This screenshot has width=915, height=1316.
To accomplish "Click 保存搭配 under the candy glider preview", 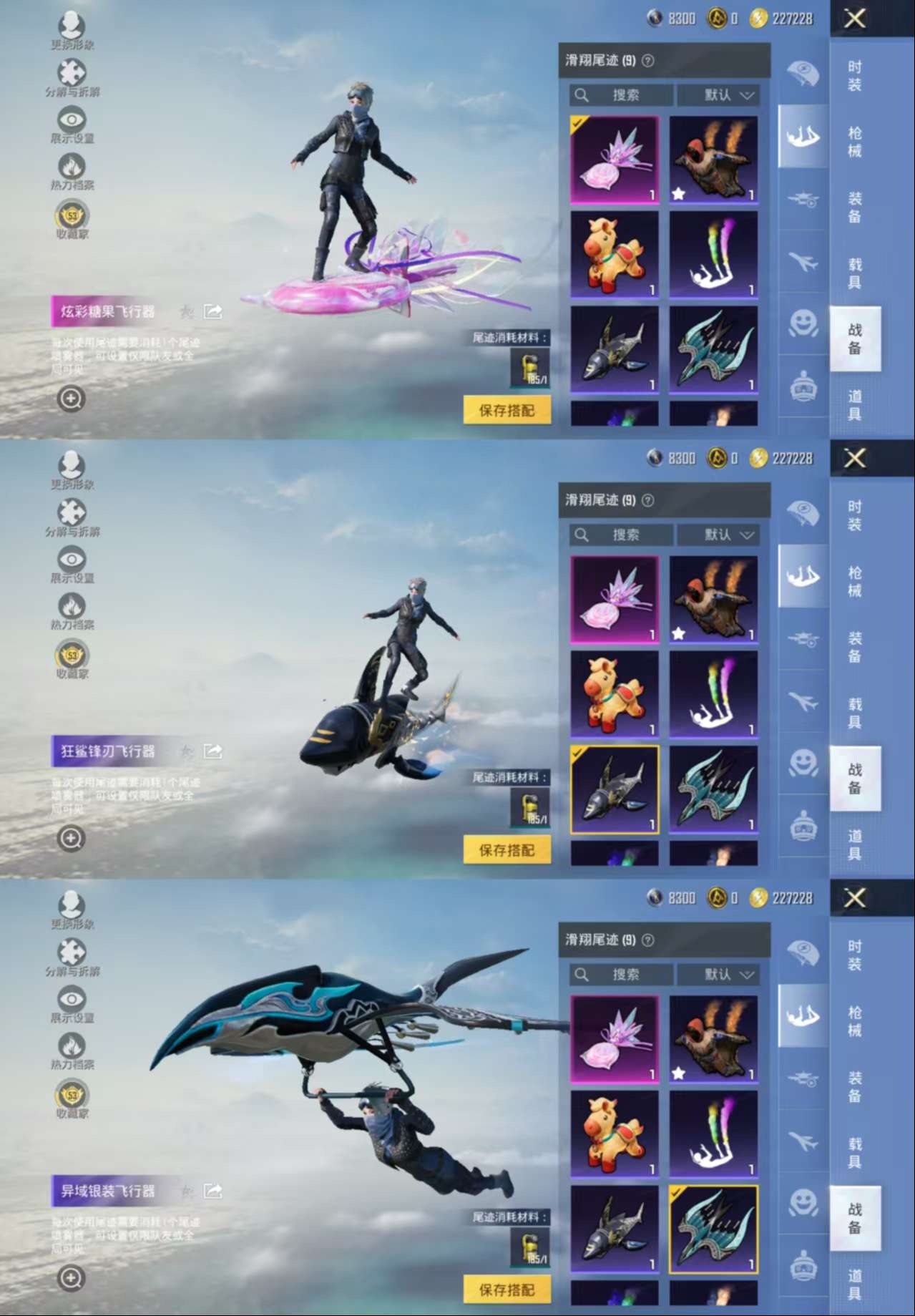I will [x=507, y=410].
